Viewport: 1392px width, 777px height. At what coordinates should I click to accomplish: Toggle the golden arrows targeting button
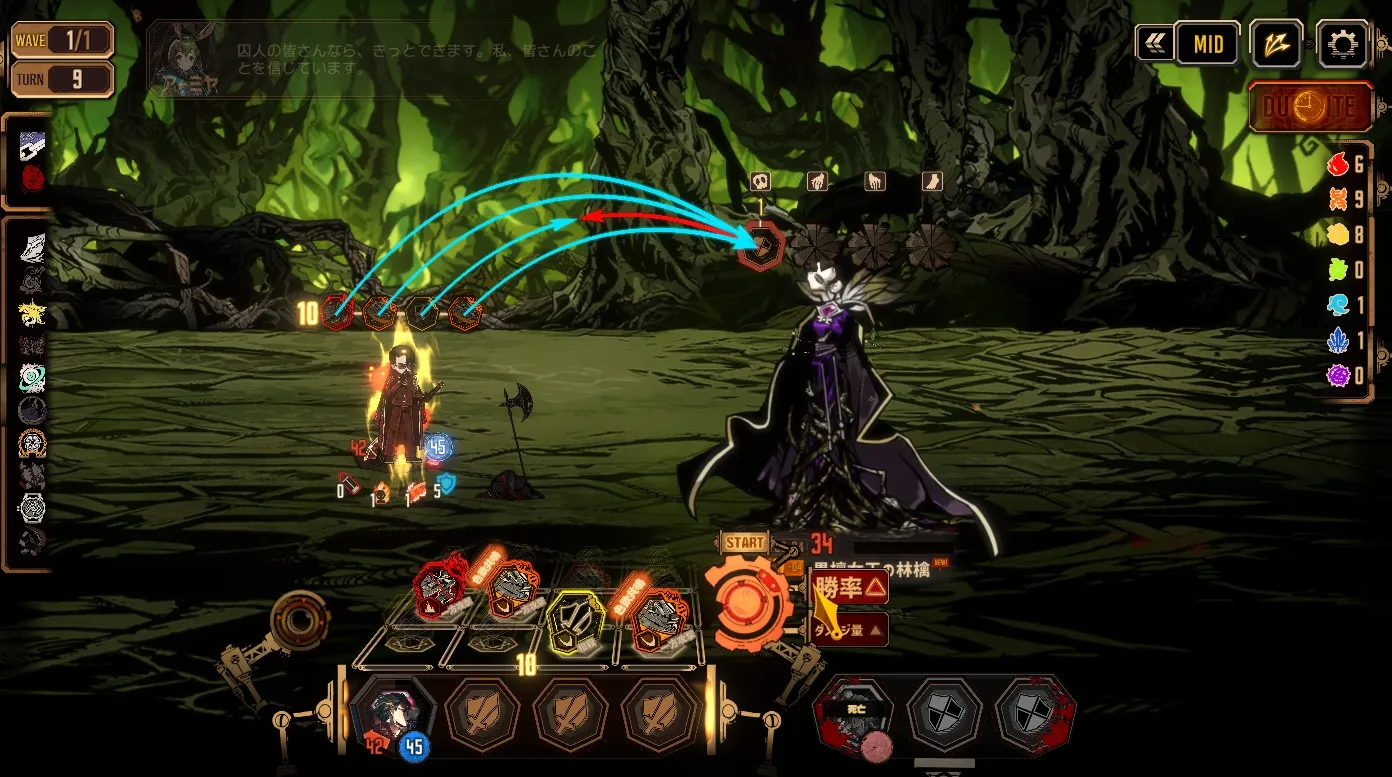pos(1275,44)
